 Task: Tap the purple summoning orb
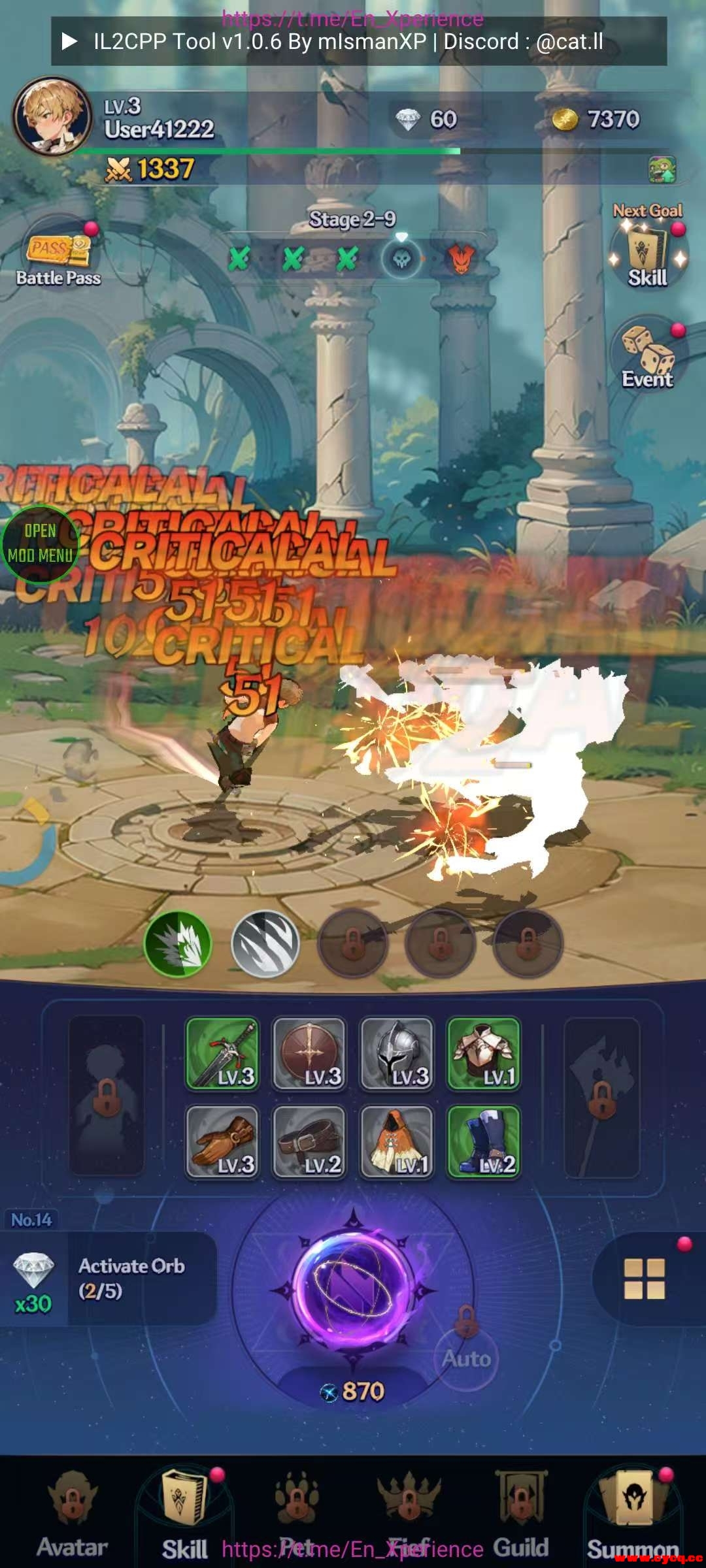[354, 1287]
